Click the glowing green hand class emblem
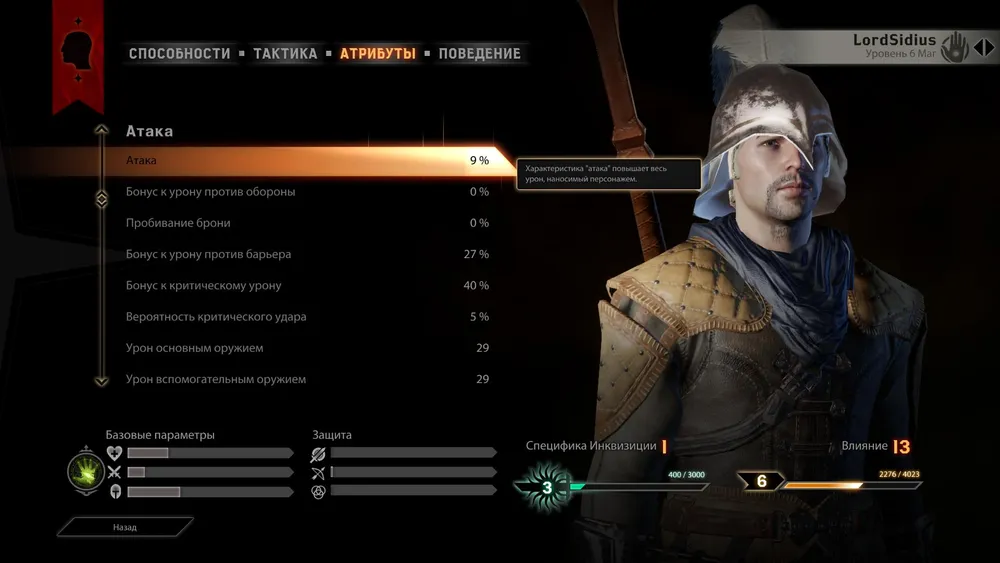The height and width of the screenshot is (563, 1000). tap(84, 470)
